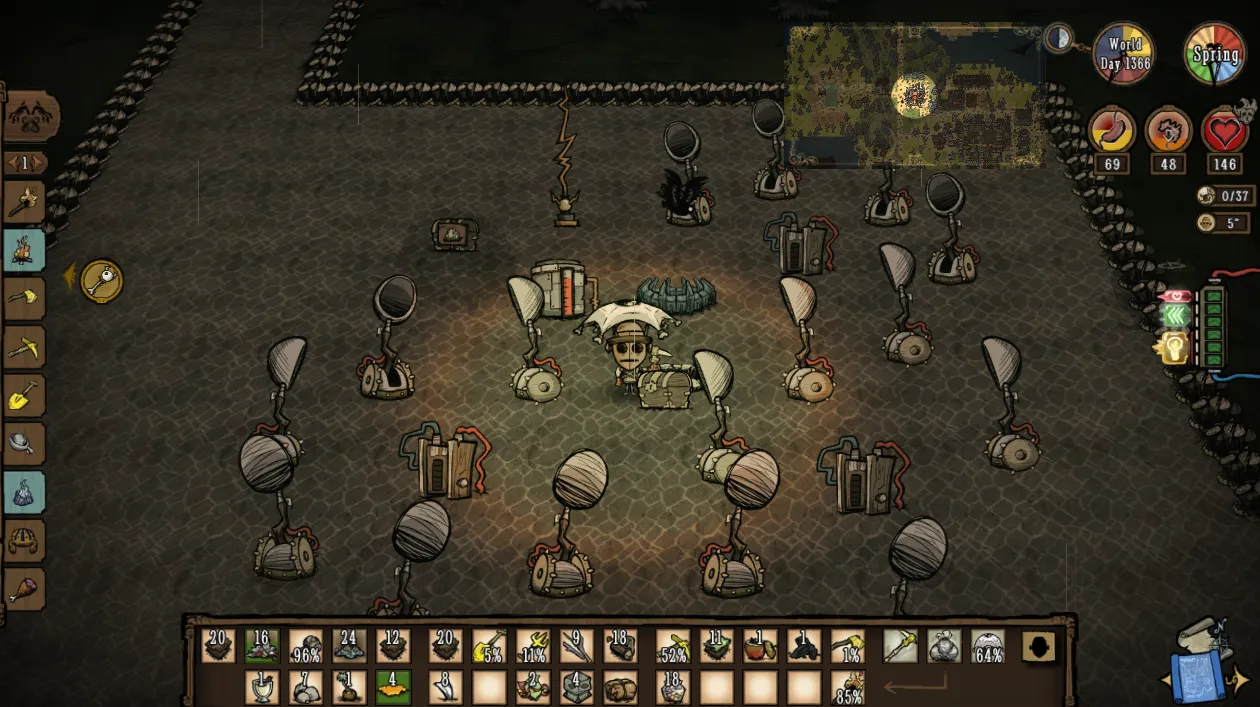Screen dimensions: 1260x707
Task: Click the round bone key pin button
Action: coord(101,282)
